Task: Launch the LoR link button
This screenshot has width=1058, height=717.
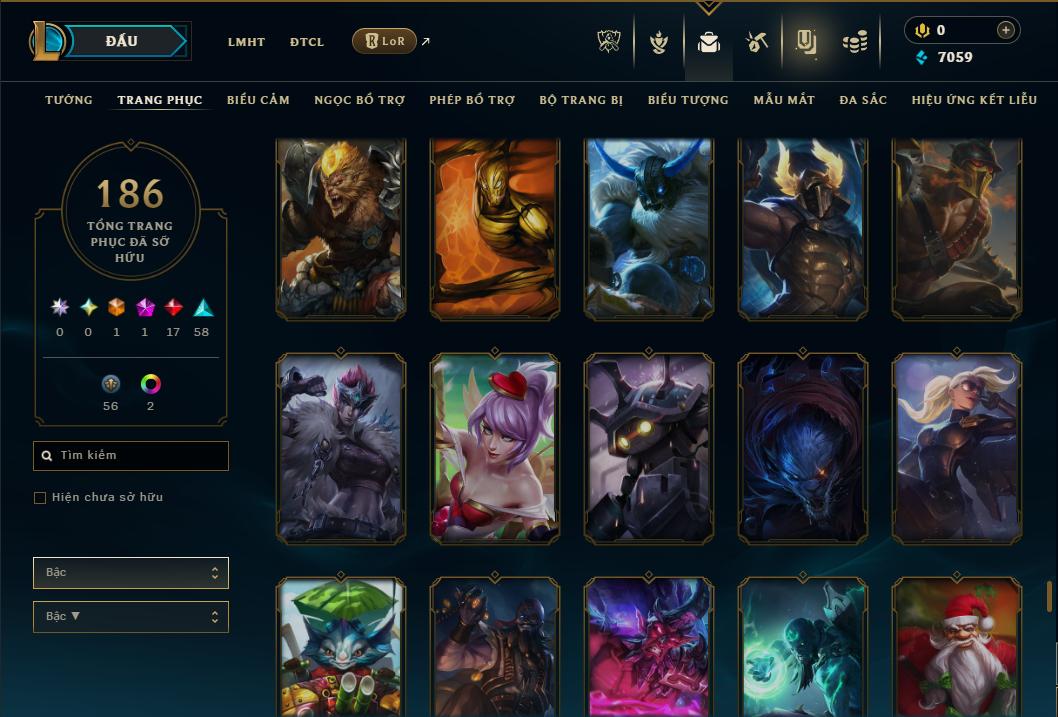Action: [x=384, y=41]
